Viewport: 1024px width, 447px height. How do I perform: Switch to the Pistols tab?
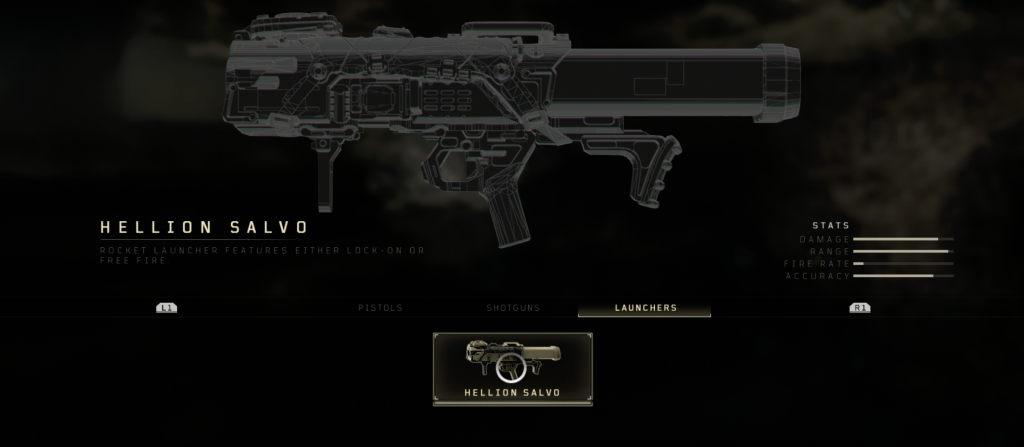[380, 308]
